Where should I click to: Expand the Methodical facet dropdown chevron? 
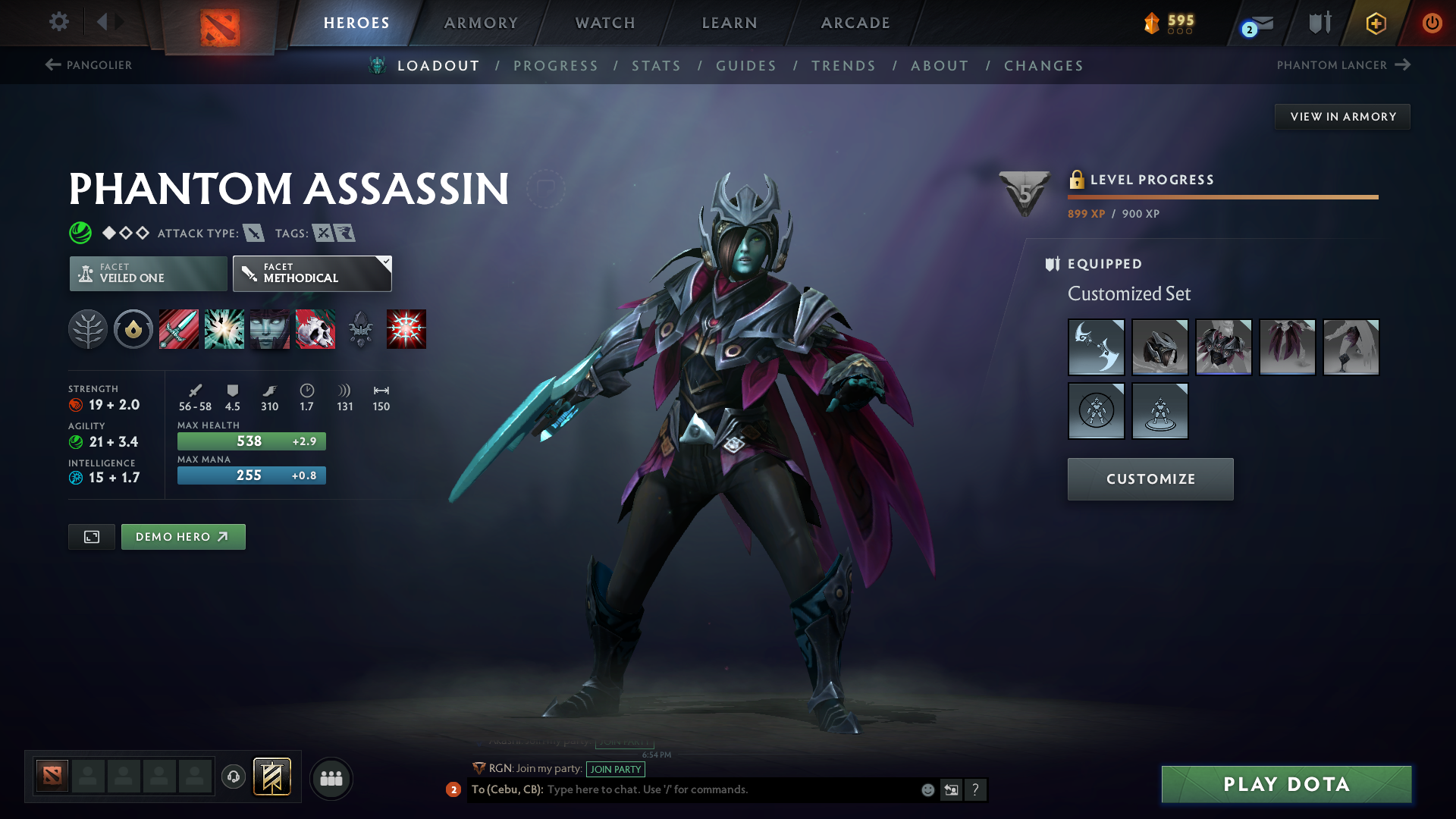(x=386, y=261)
